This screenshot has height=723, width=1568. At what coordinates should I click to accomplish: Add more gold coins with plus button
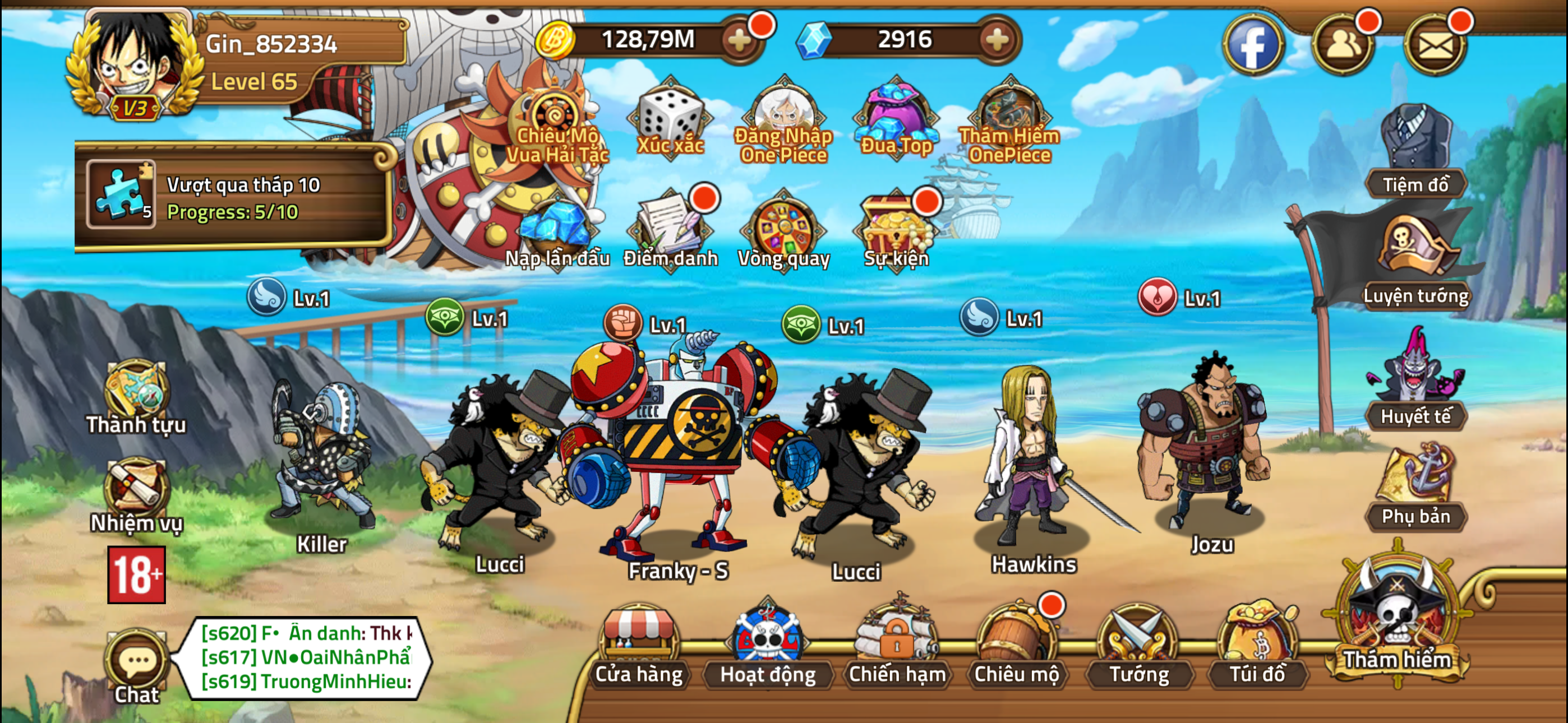740,41
